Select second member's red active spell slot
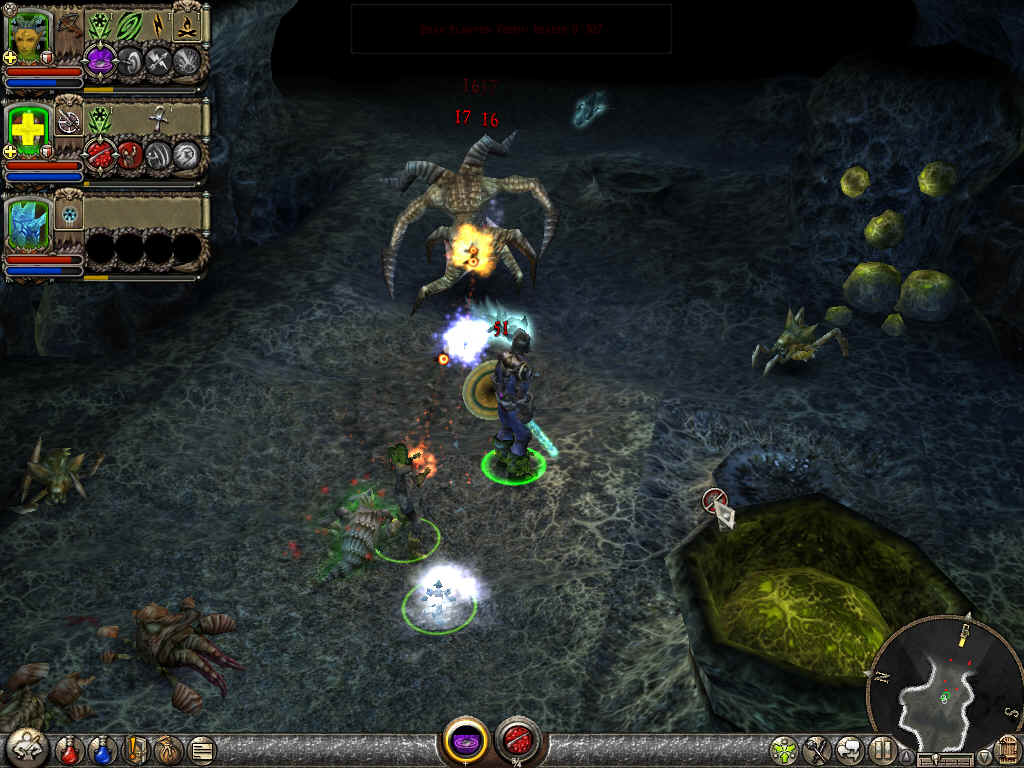Screen dimensions: 1024x768 click(99, 154)
